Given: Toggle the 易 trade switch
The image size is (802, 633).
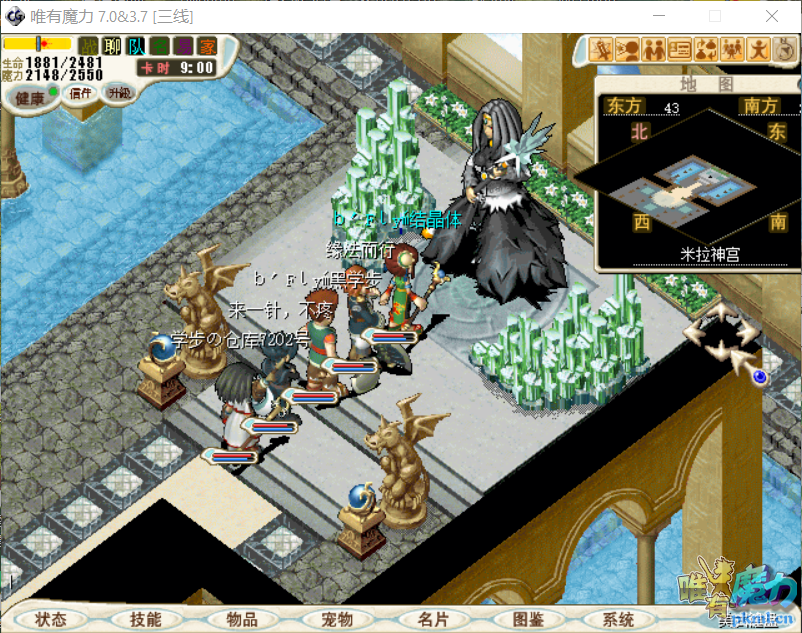Looking at the screenshot, I should pyautogui.click(x=183, y=46).
